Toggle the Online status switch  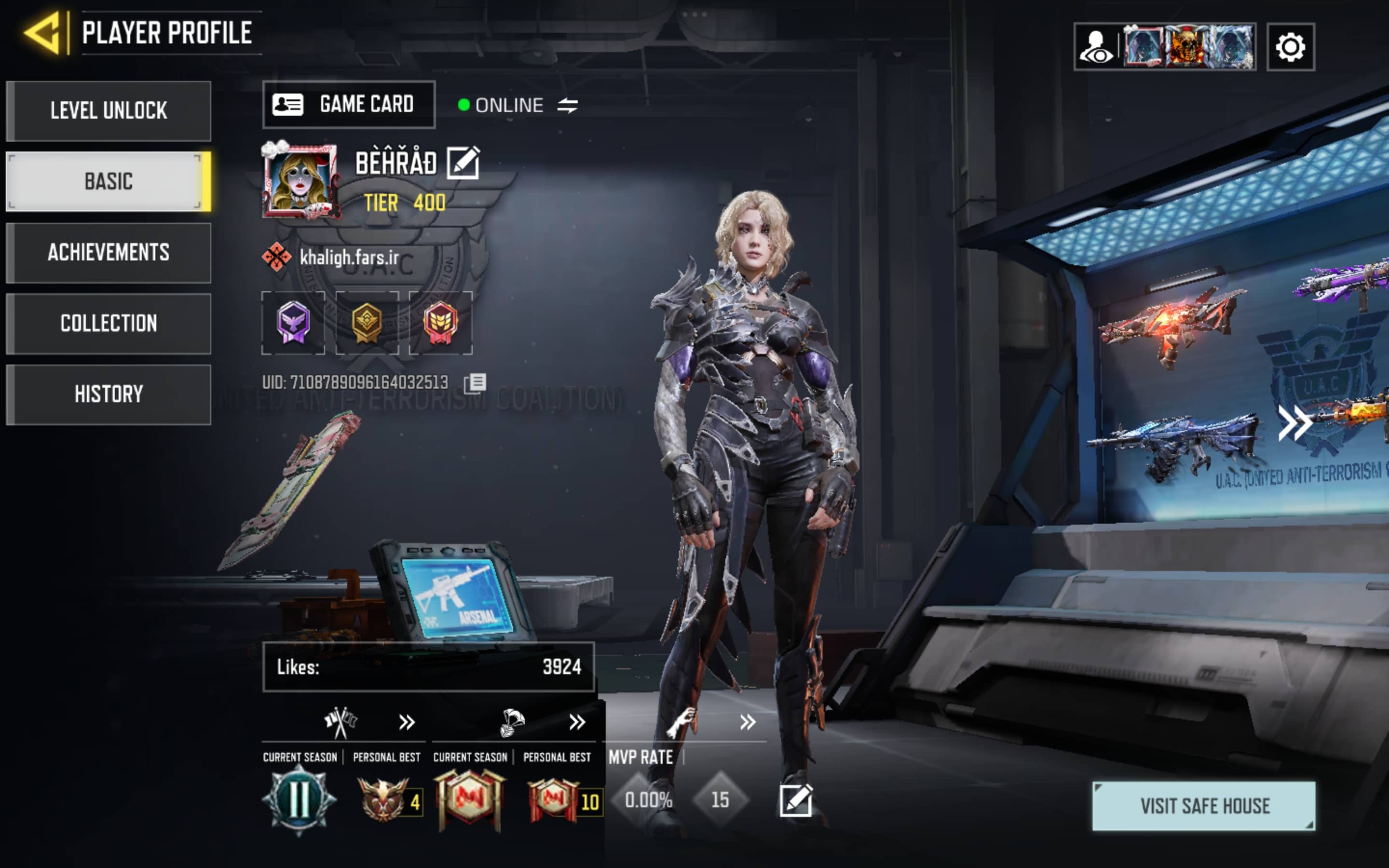coord(567,105)
